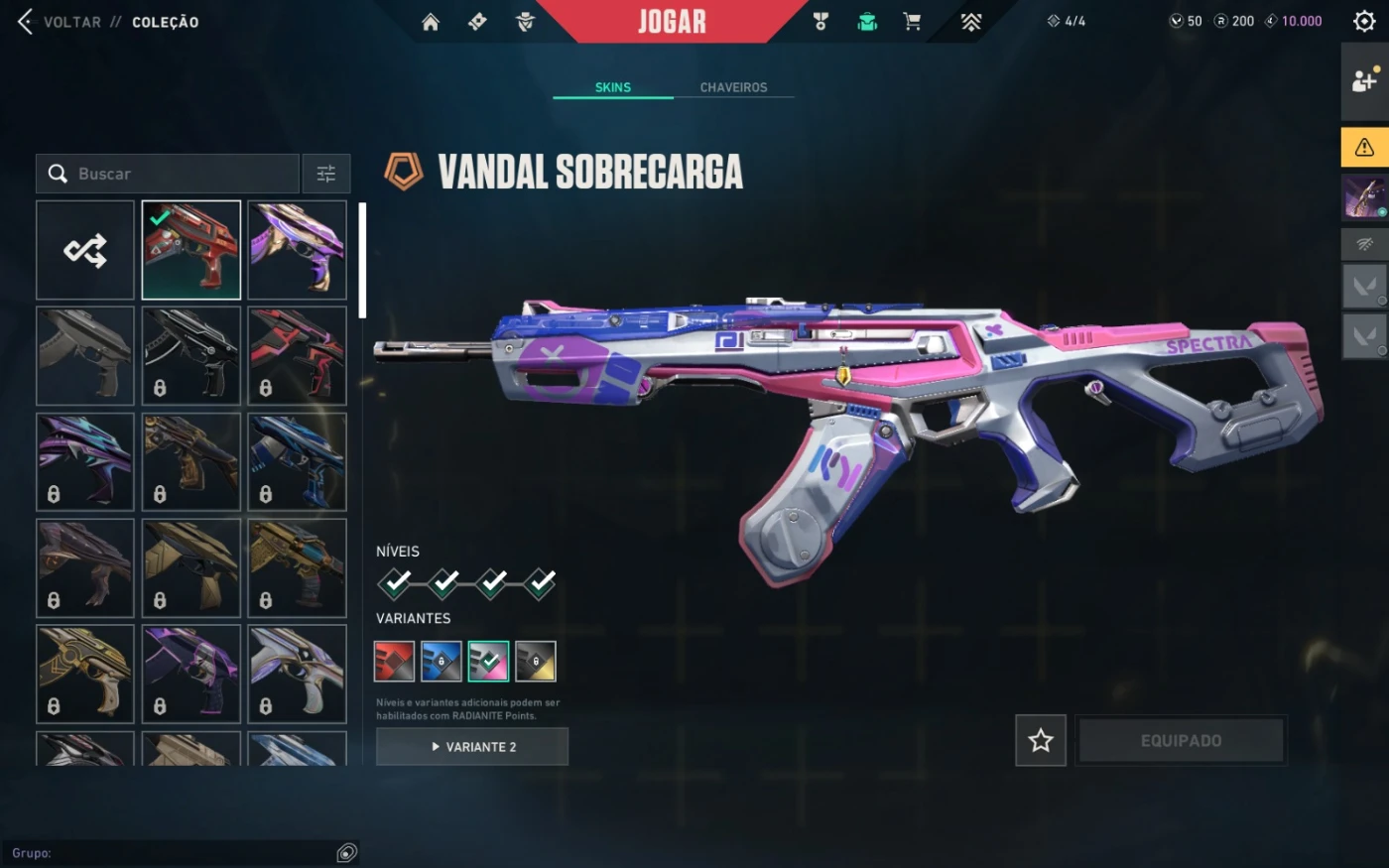Select the Skins tab
The height and width of the screenshot is (868, 1389).
[612, 87]
